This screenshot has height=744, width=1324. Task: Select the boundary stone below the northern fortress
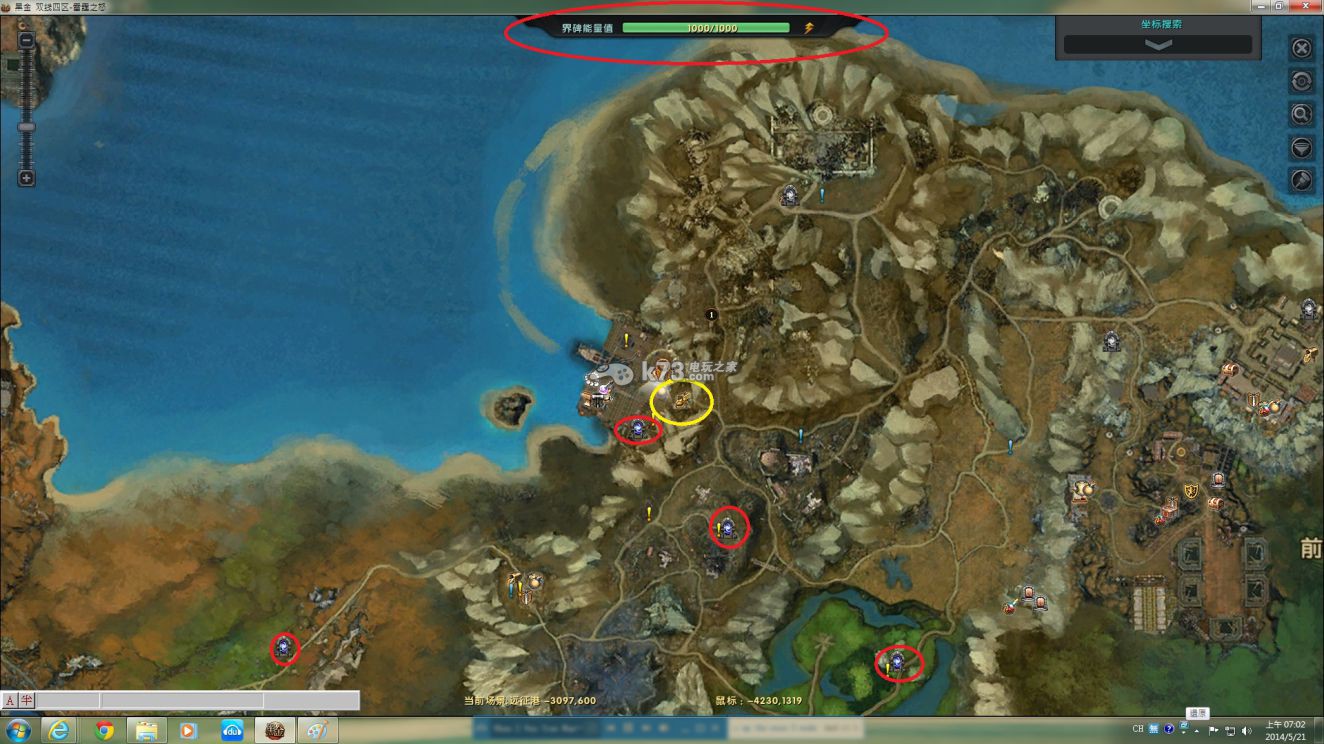point(790,196)
